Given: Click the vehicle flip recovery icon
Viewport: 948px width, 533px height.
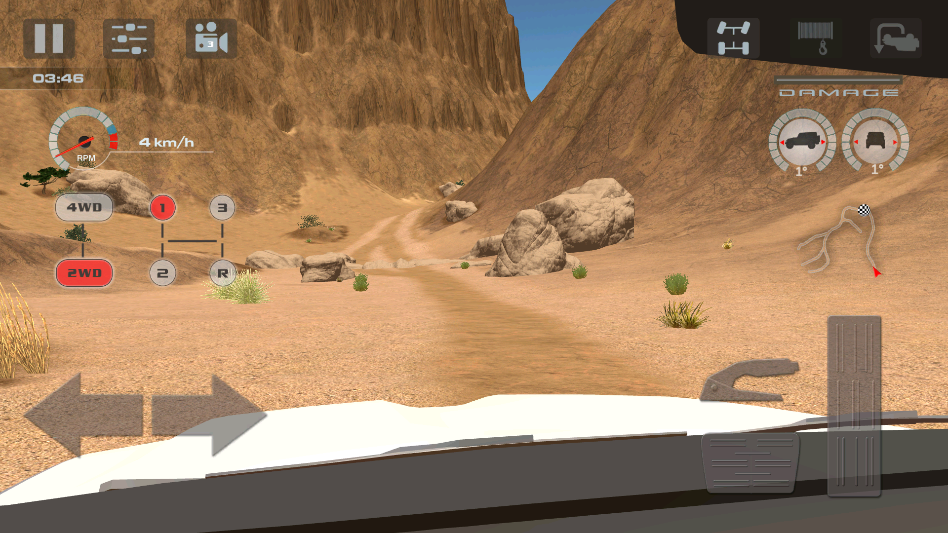Looking at the screenshot, I should pyautogui.click(x=894, y=38).
